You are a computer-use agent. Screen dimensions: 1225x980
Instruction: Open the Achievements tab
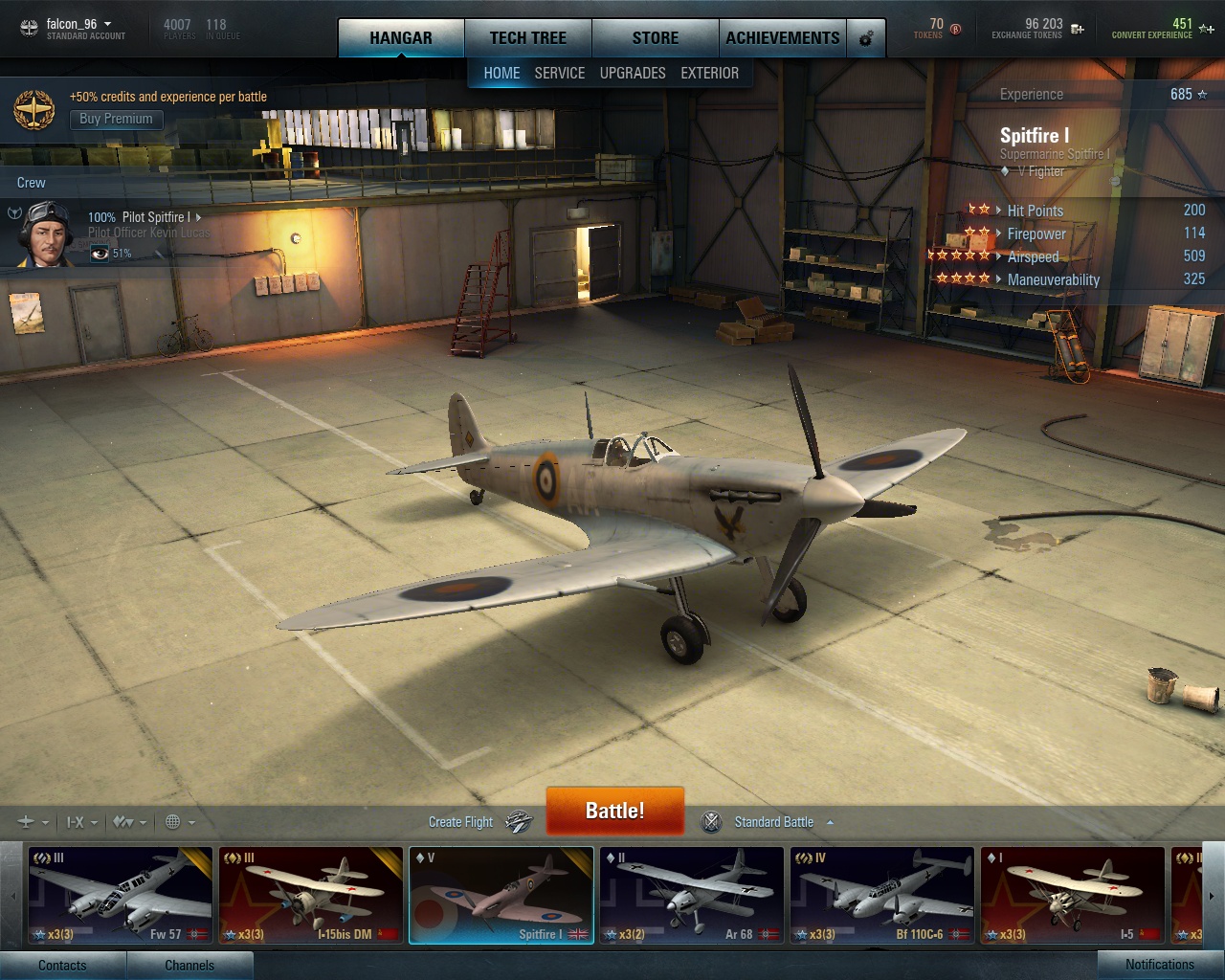[782, 38]
